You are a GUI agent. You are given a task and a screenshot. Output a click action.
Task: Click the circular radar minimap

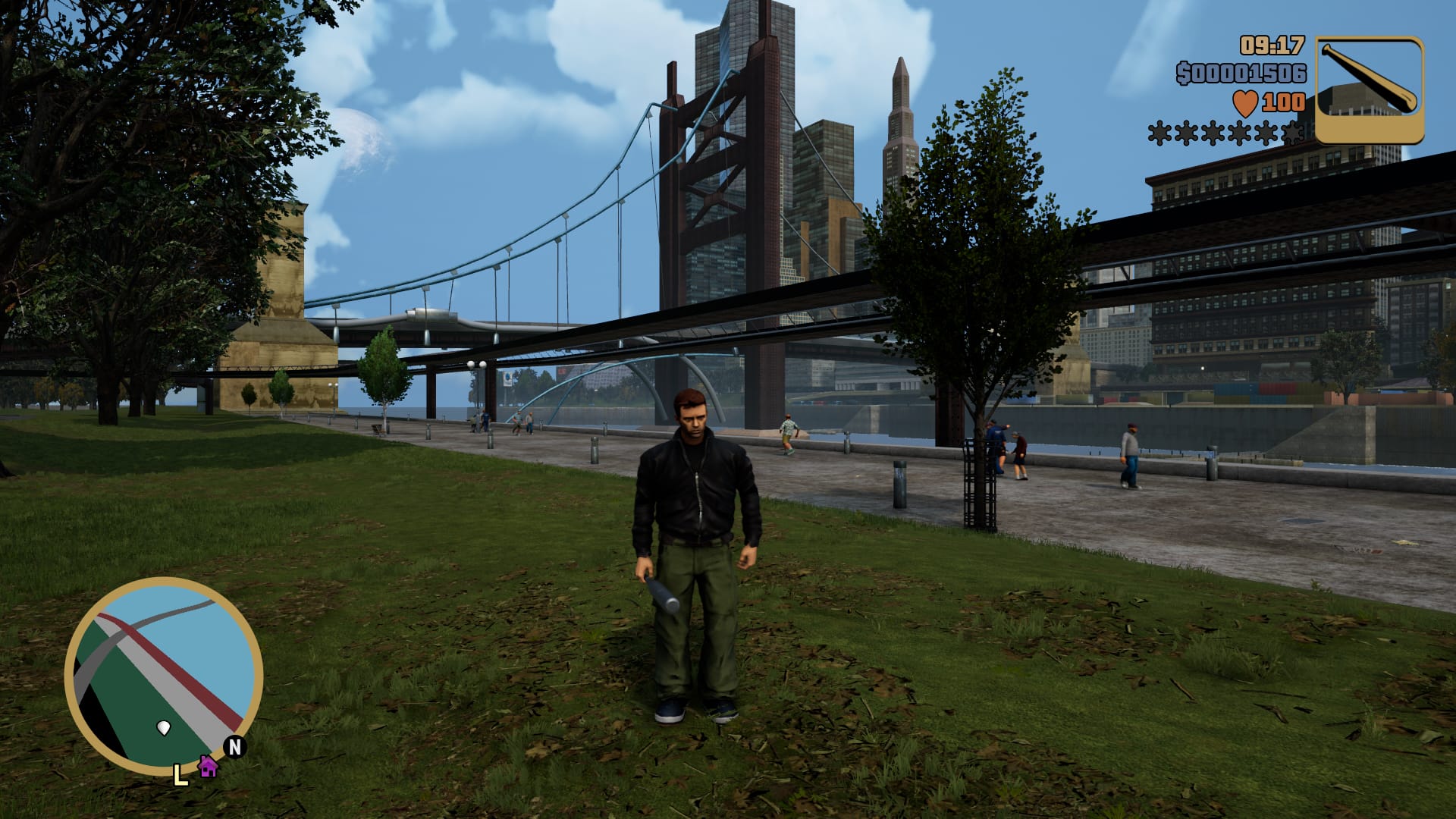coord(164,675)
